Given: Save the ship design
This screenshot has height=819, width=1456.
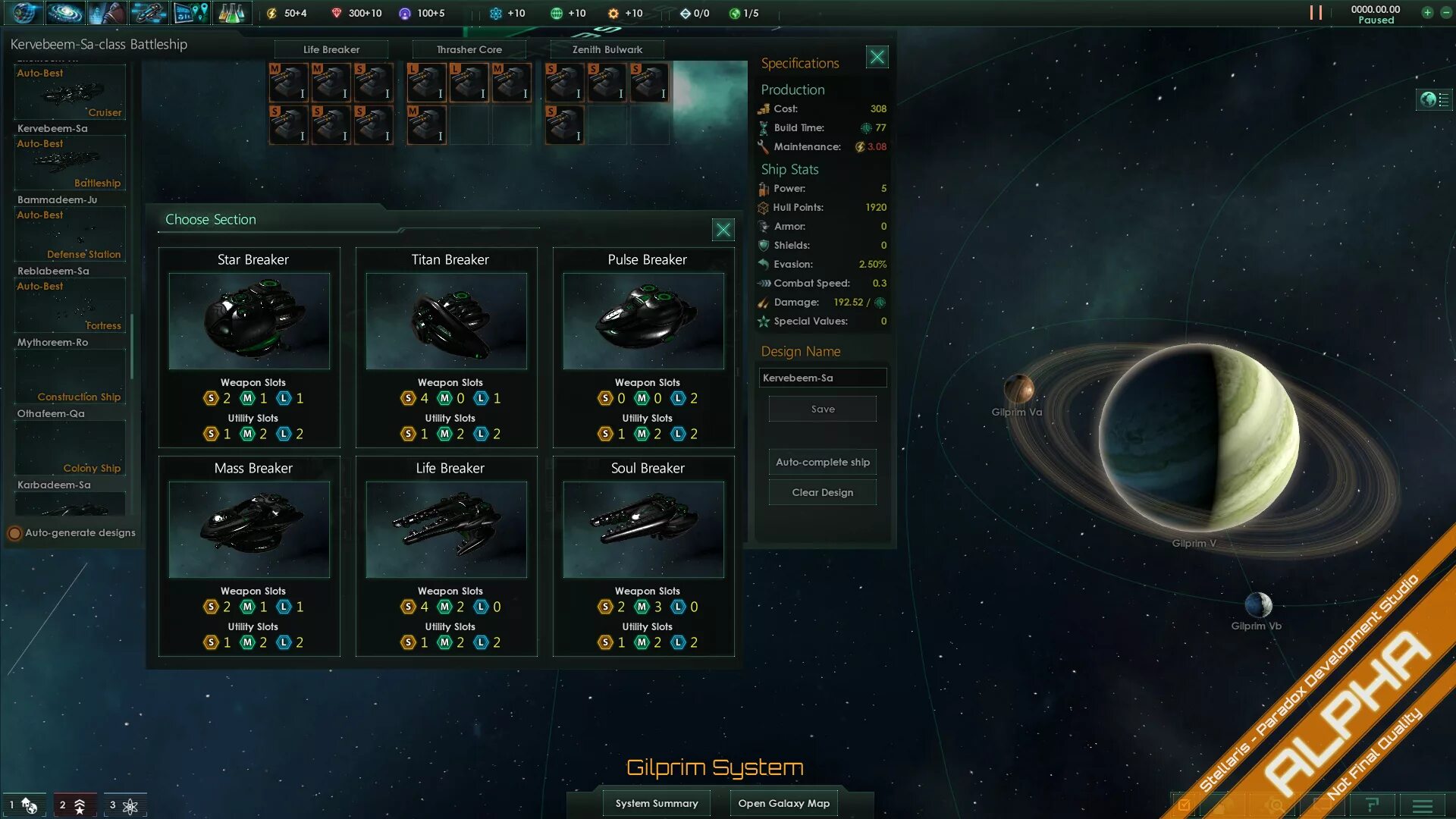Looking at the screenshot, I should (823, 409).
